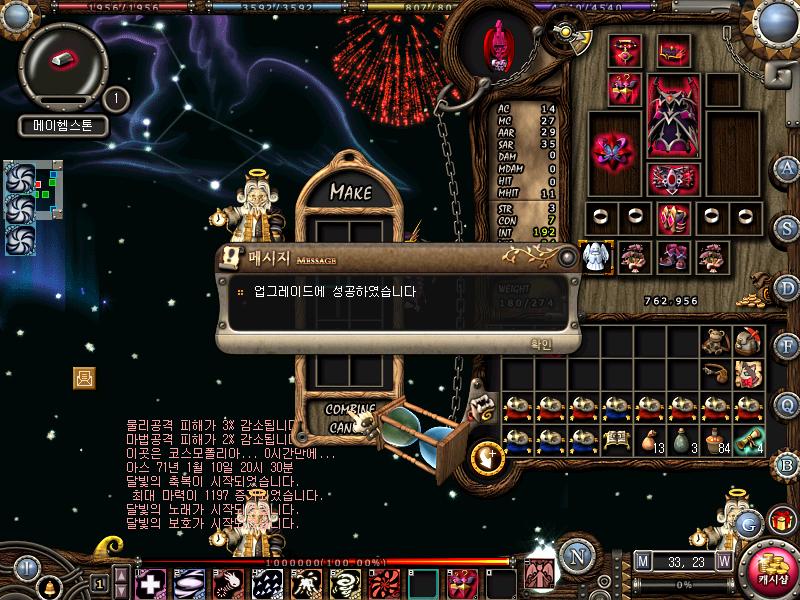Click the round N button
The image size is (800, 600).
point(574,556)
